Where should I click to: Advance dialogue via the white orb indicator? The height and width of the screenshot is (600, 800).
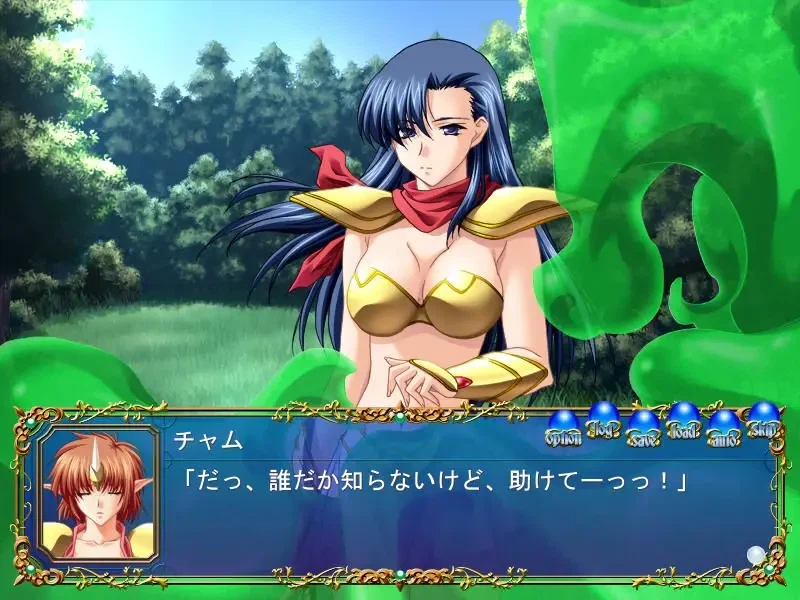(x=756, y=553)
